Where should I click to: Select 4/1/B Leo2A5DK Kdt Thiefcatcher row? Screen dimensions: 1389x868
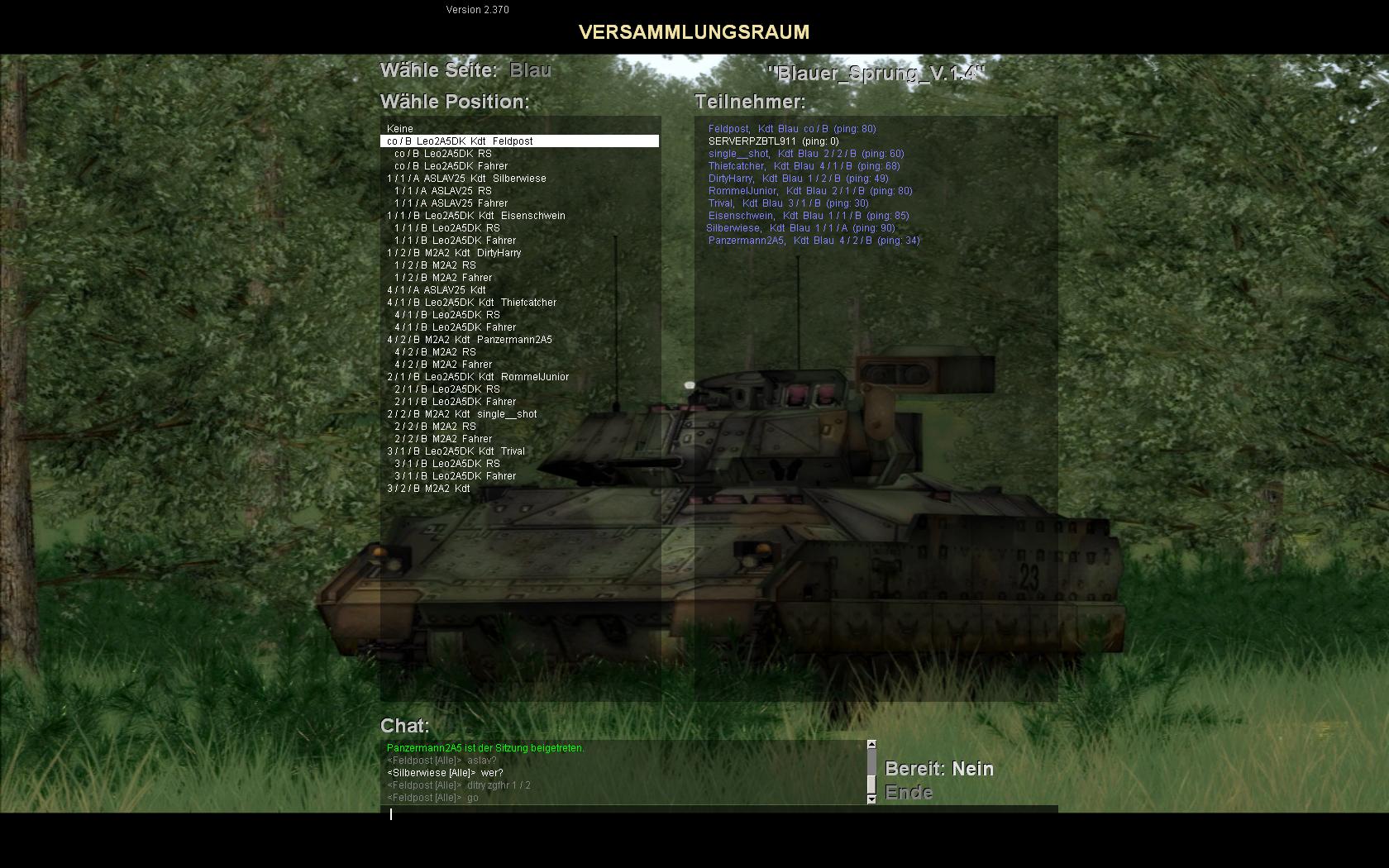click(472, 303)
